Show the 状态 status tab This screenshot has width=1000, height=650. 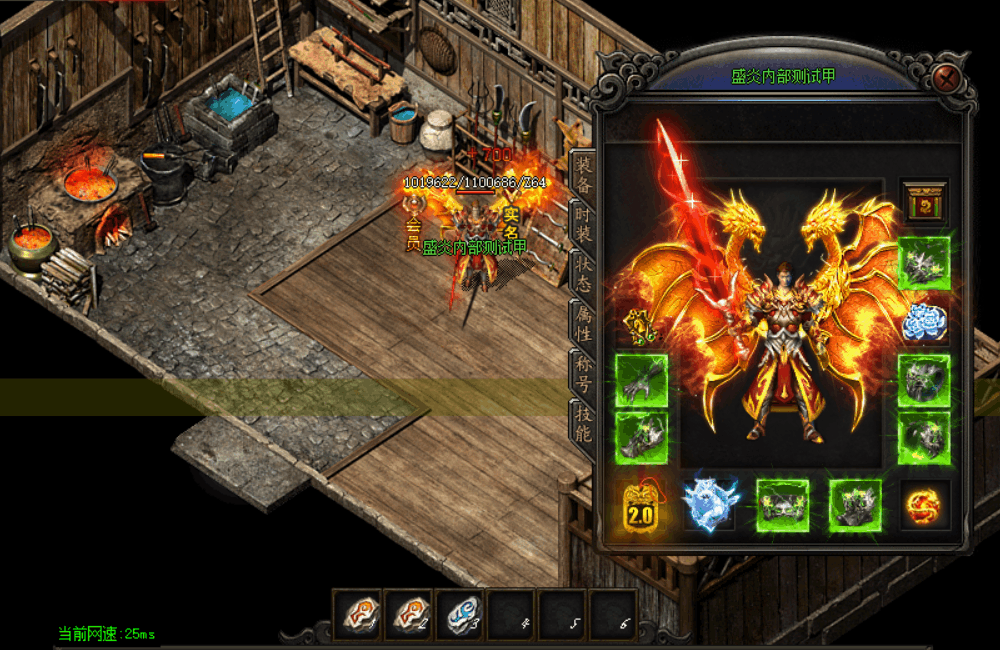(582, 274)
